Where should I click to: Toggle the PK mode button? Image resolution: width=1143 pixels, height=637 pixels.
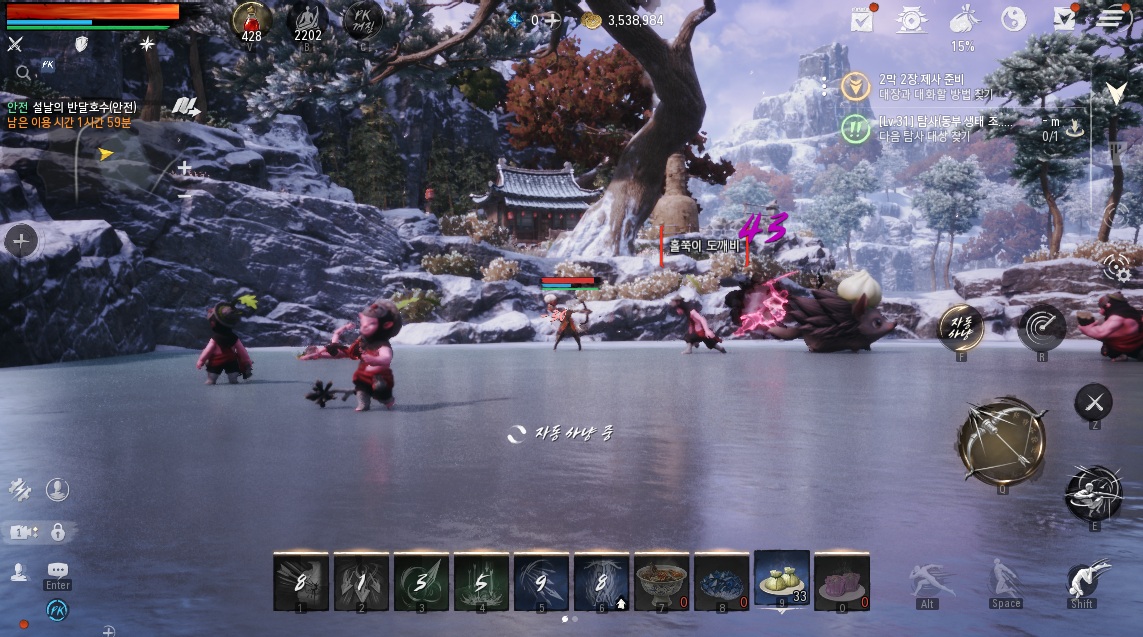tap(362, 20)
